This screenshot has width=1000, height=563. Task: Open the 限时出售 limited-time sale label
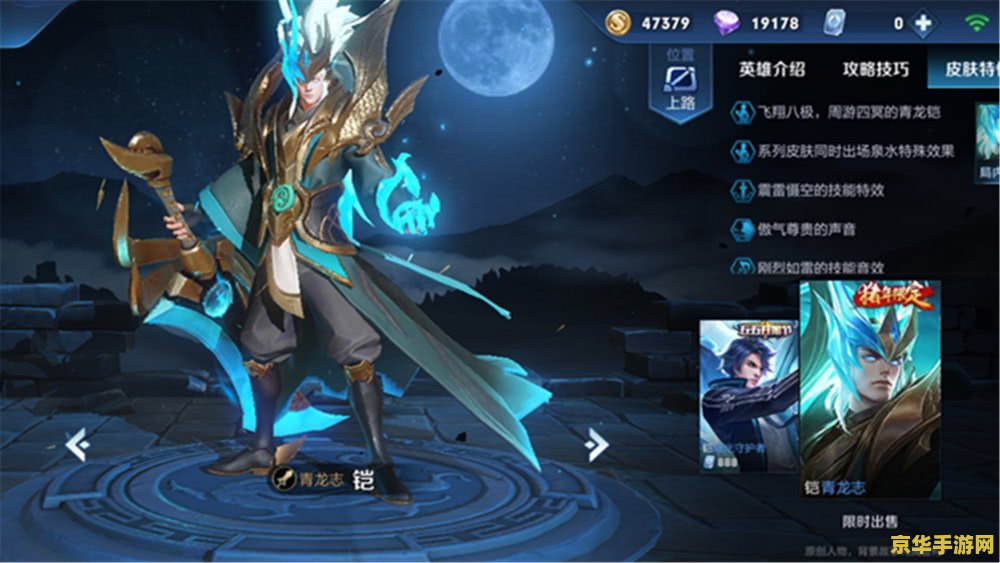pos(870,521)
